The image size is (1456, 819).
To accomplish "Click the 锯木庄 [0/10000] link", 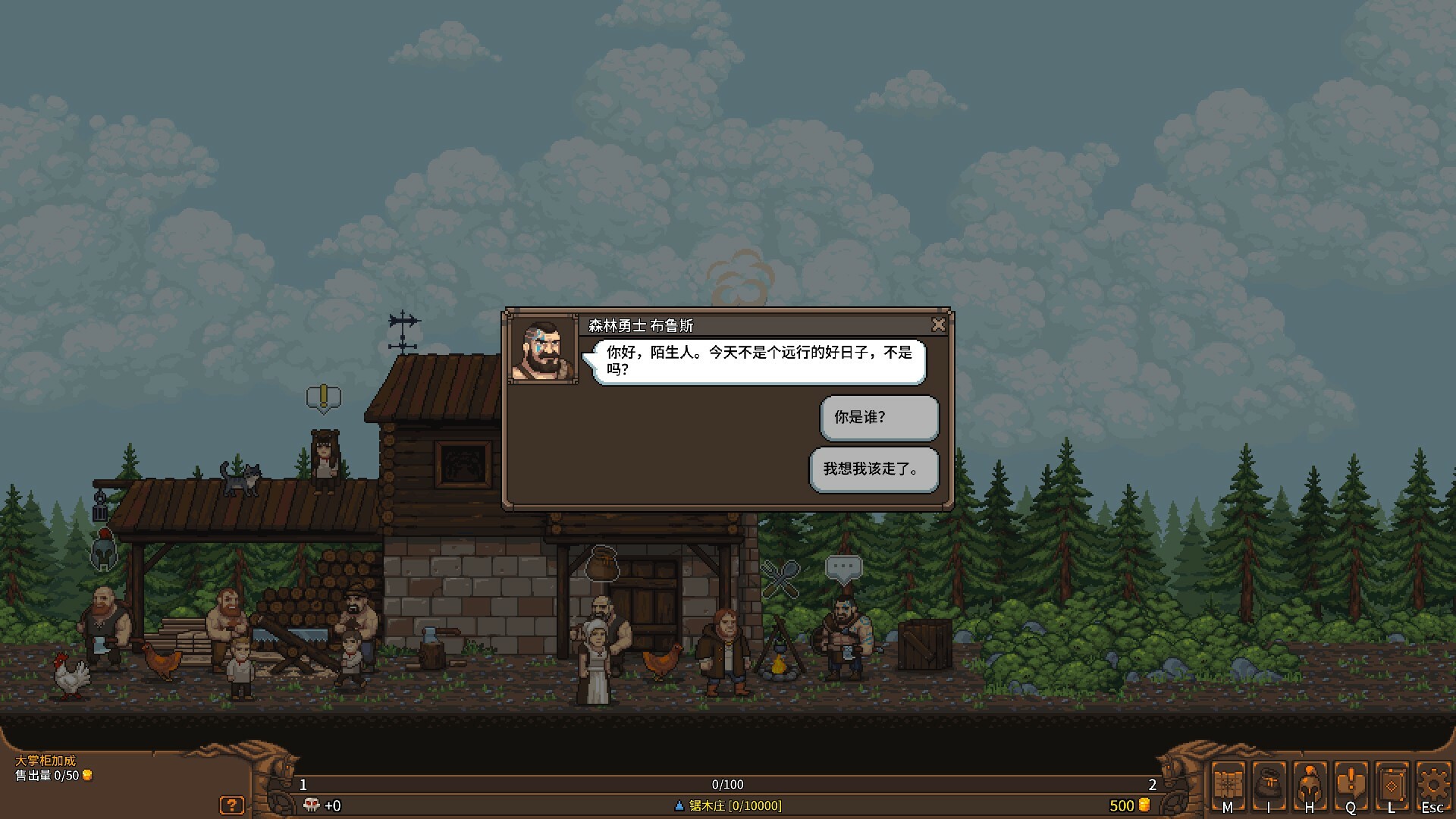I will pos(728,806).
